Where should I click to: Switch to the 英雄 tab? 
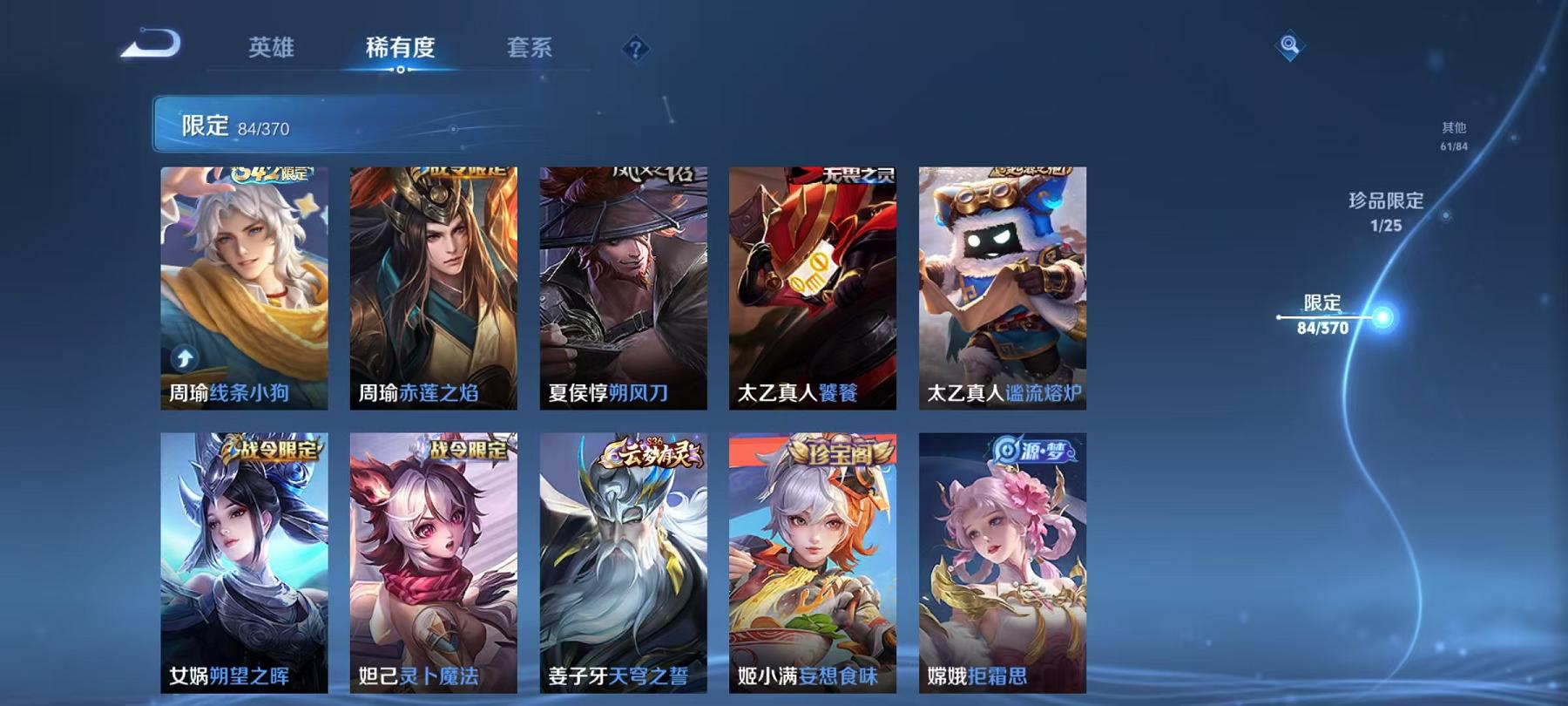pos(271,50)
